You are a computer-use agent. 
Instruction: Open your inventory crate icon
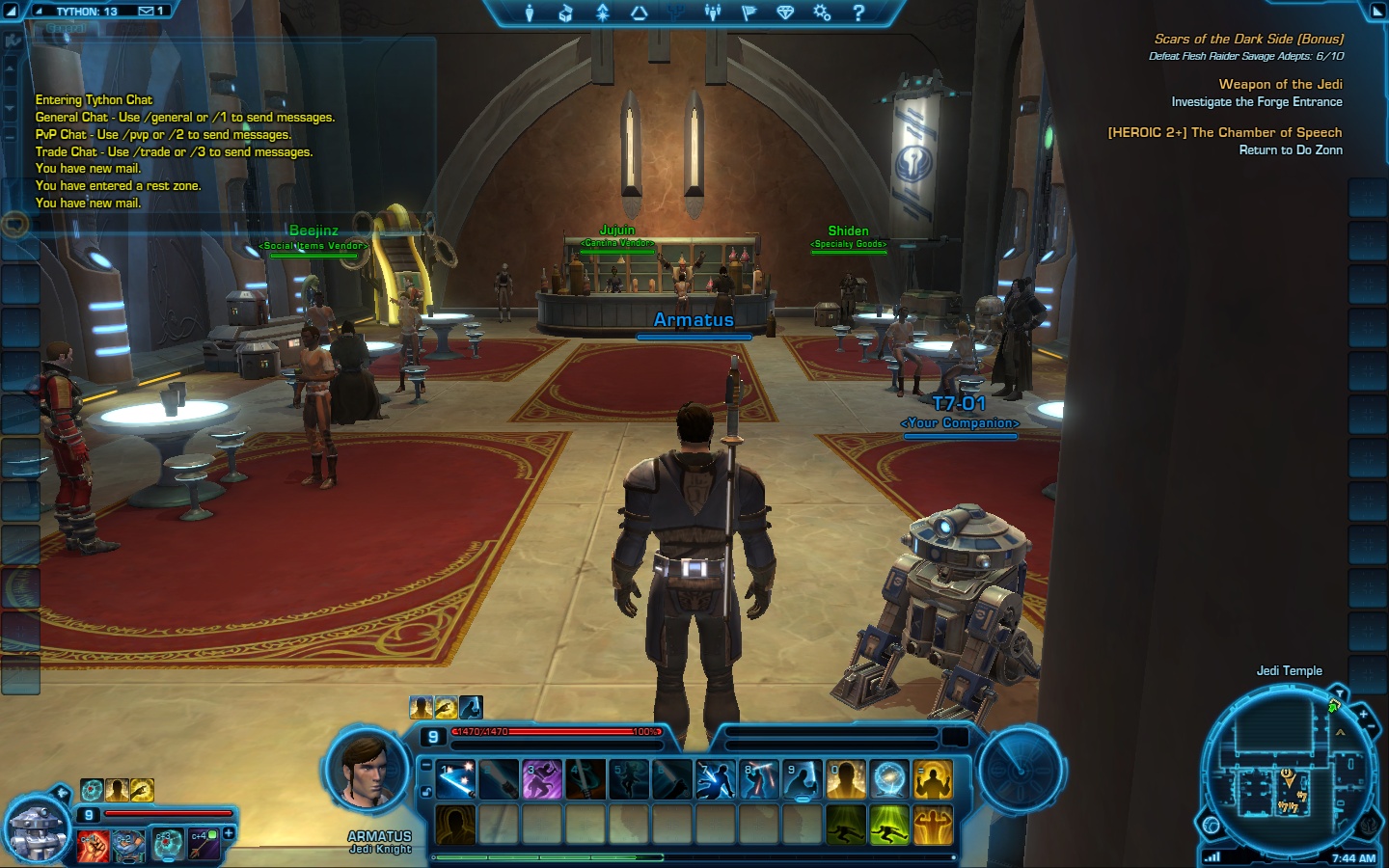coord(565,14)
